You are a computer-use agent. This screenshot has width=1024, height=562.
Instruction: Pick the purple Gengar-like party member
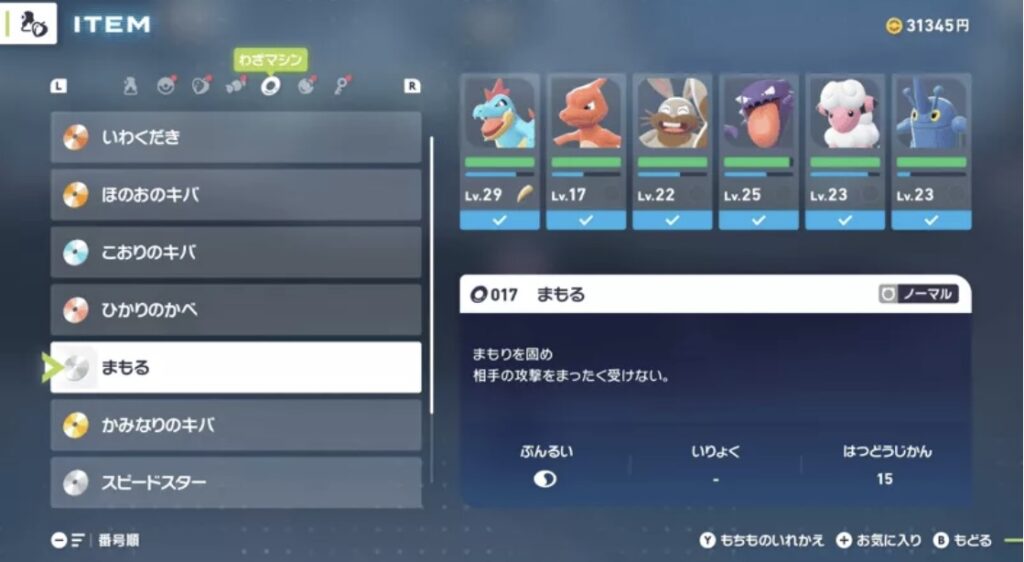[x=758, y=151]
